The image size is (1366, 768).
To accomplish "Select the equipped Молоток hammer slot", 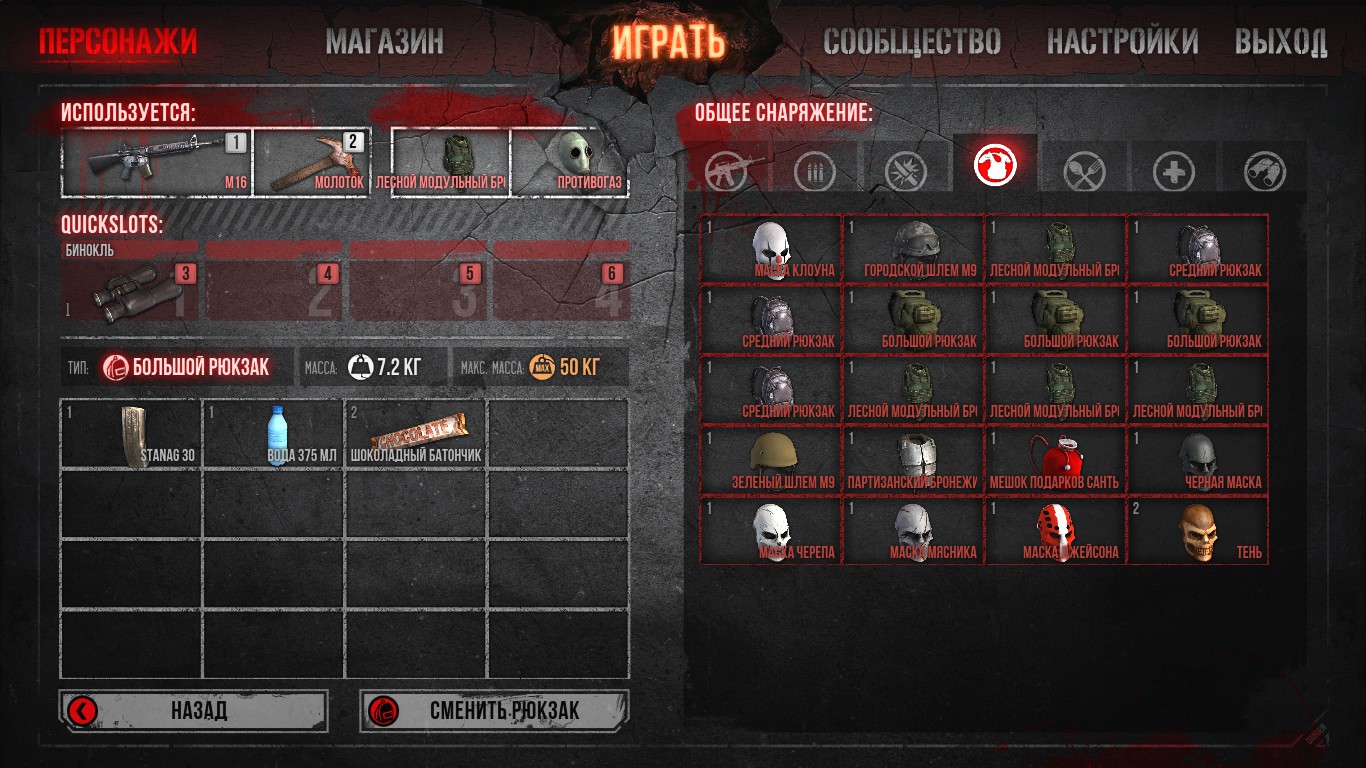I will (312, 162).
